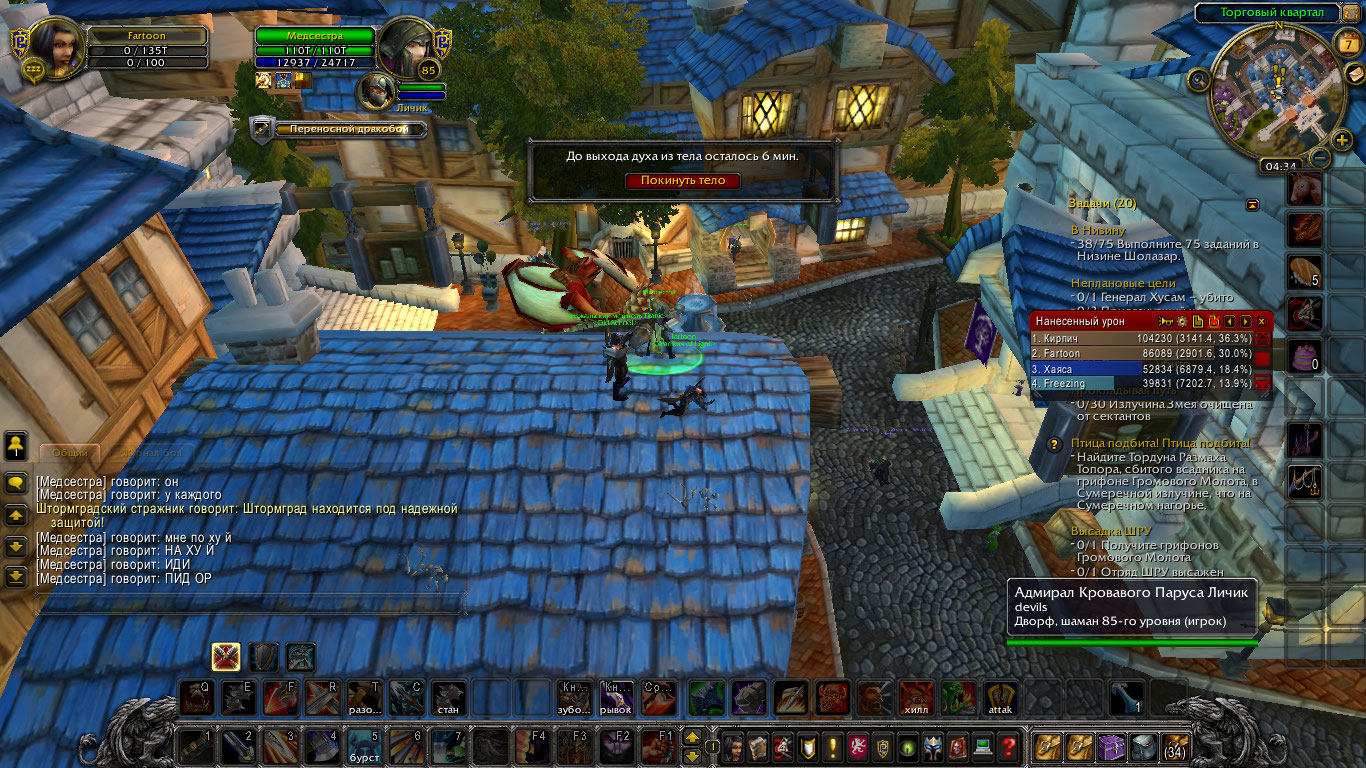Use the pink birthday cake item
The height and width of the screenshot is (768, 1366).
1305,356
